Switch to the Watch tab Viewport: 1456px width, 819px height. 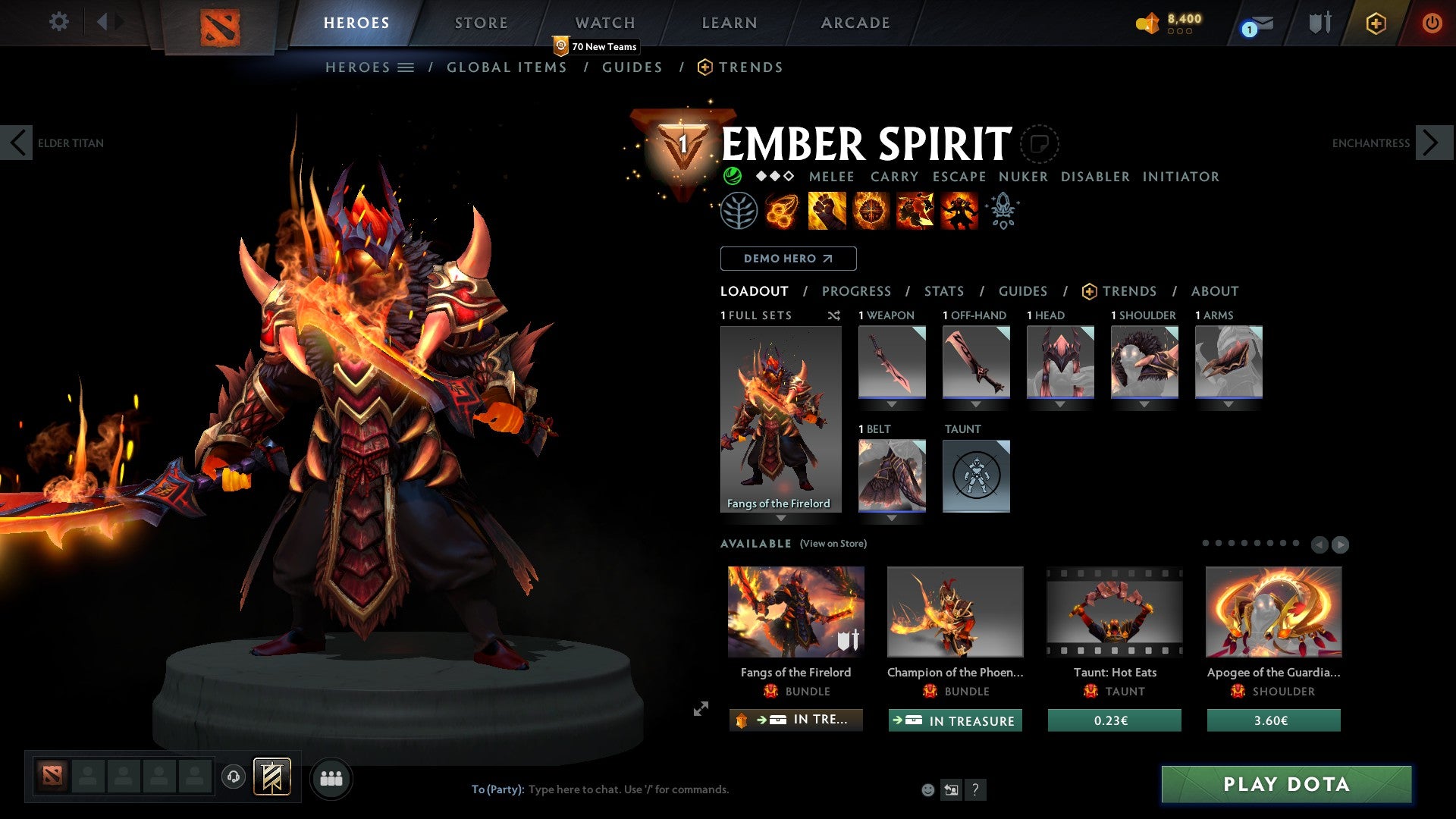604,23
